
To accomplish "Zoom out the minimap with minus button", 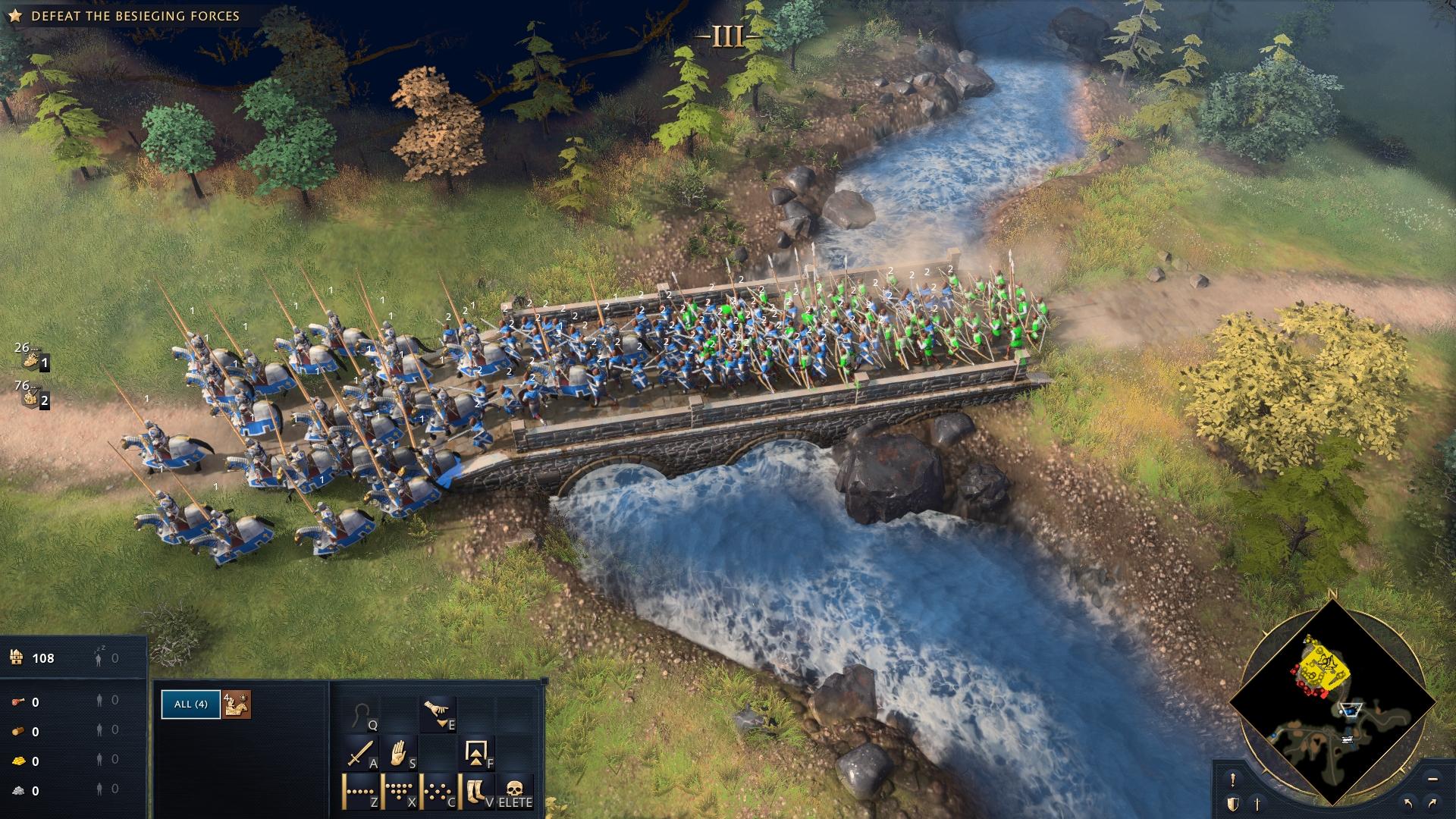I will [x=1432, y=779].
